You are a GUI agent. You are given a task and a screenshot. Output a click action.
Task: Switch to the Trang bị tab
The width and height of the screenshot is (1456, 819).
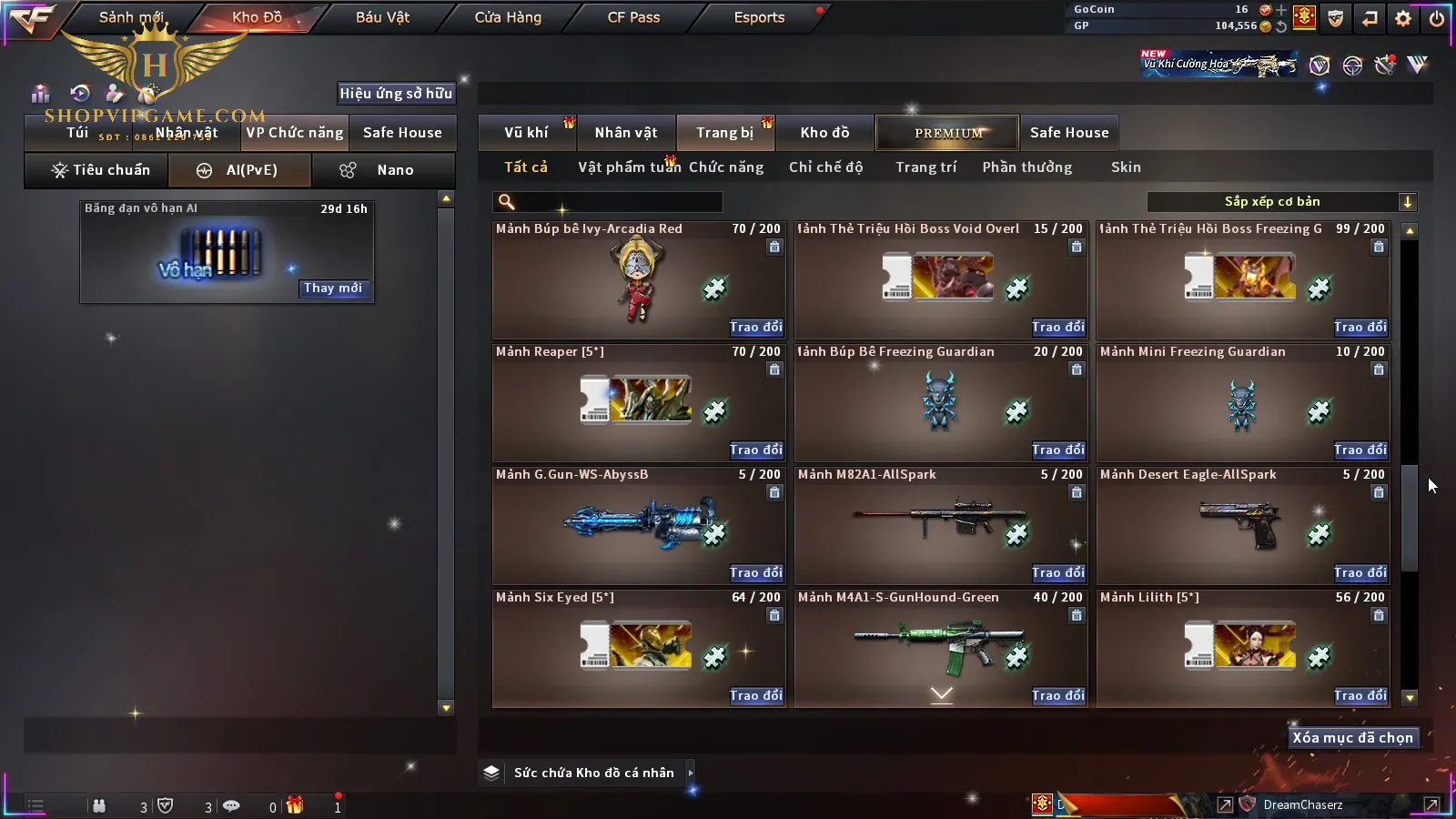[724, 133]
